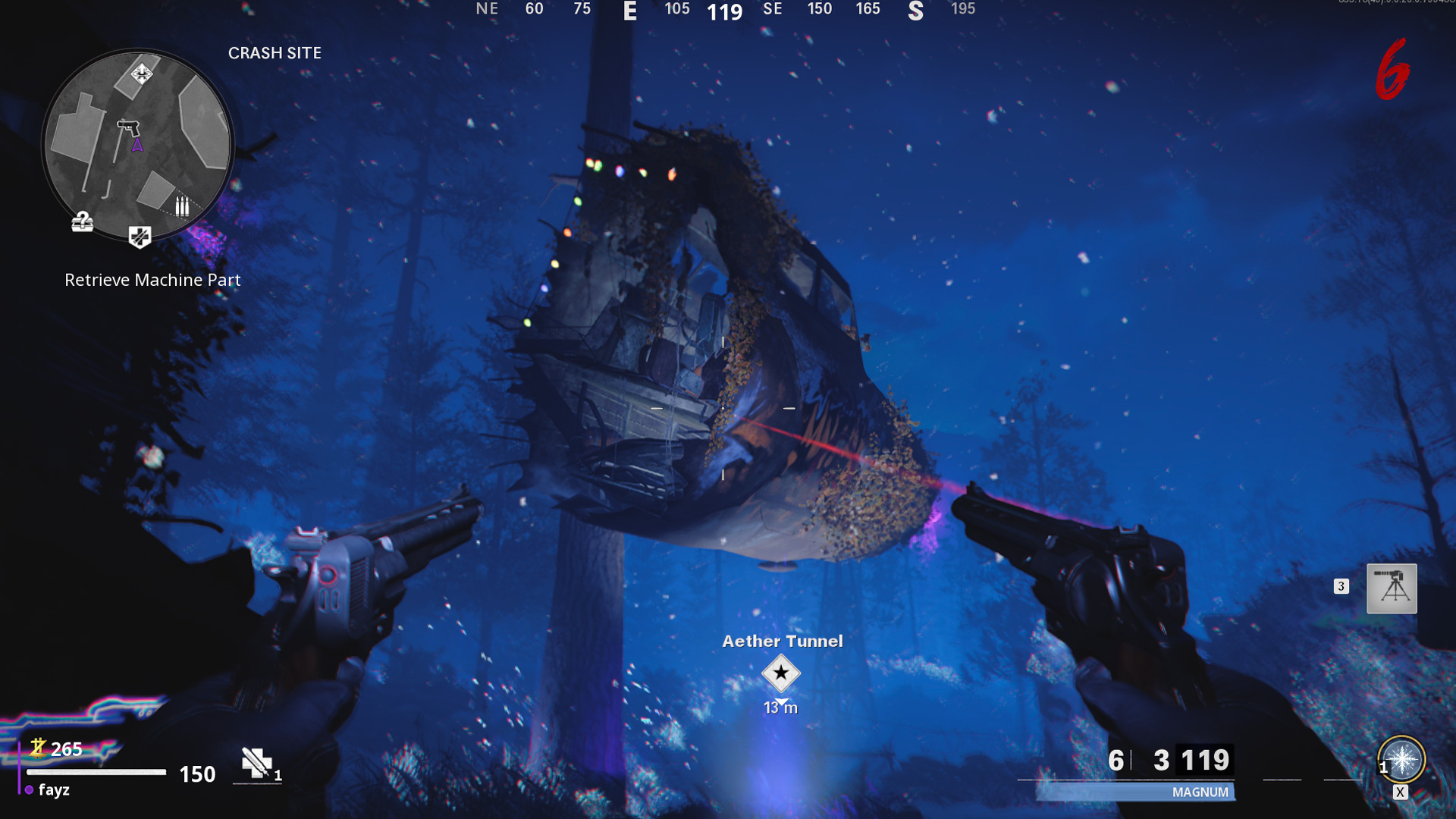This screenshot has height=819, width=1456.
Task: Open the circular minimap
Action: 137,144
